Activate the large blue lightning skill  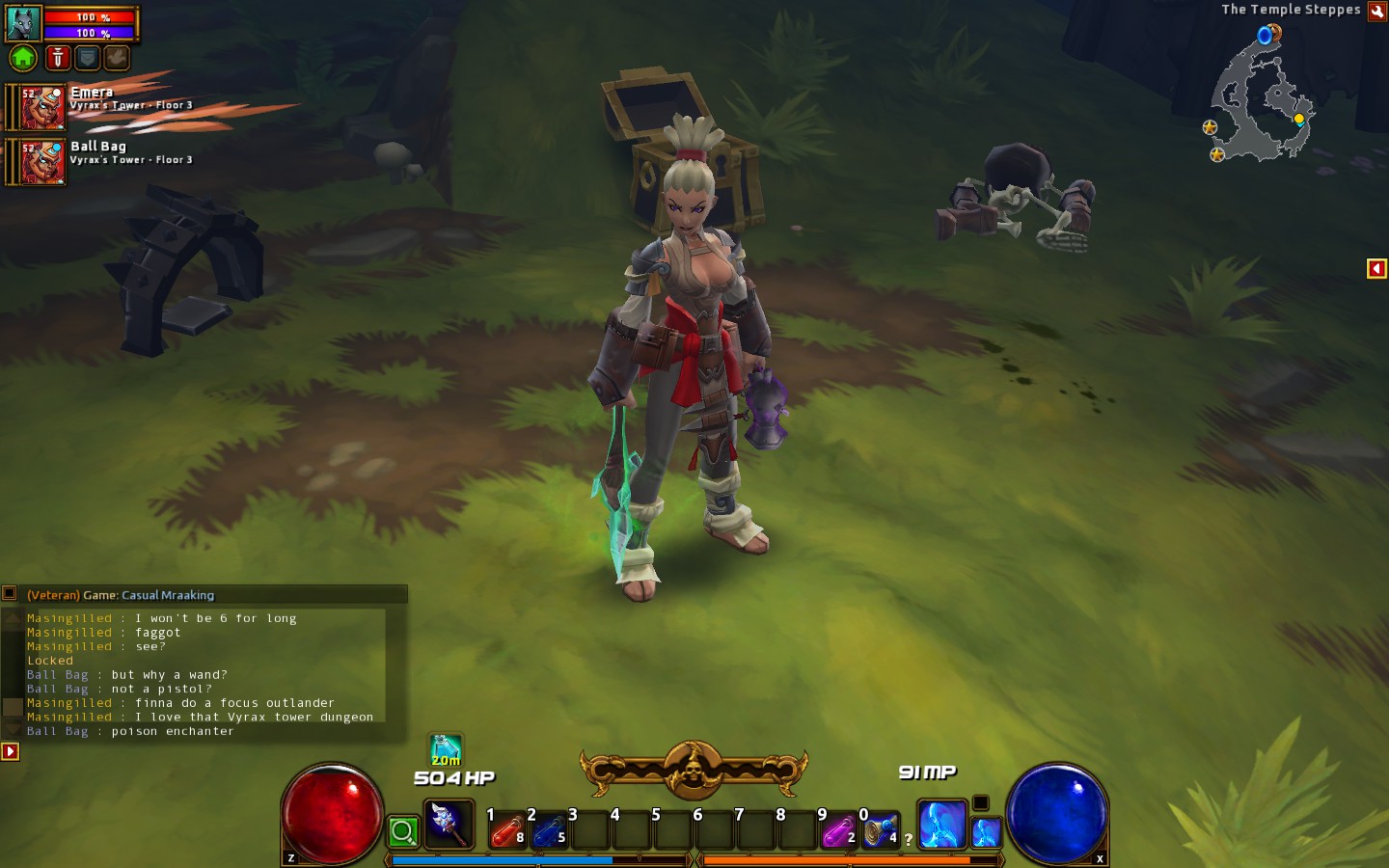coord(941,825)
